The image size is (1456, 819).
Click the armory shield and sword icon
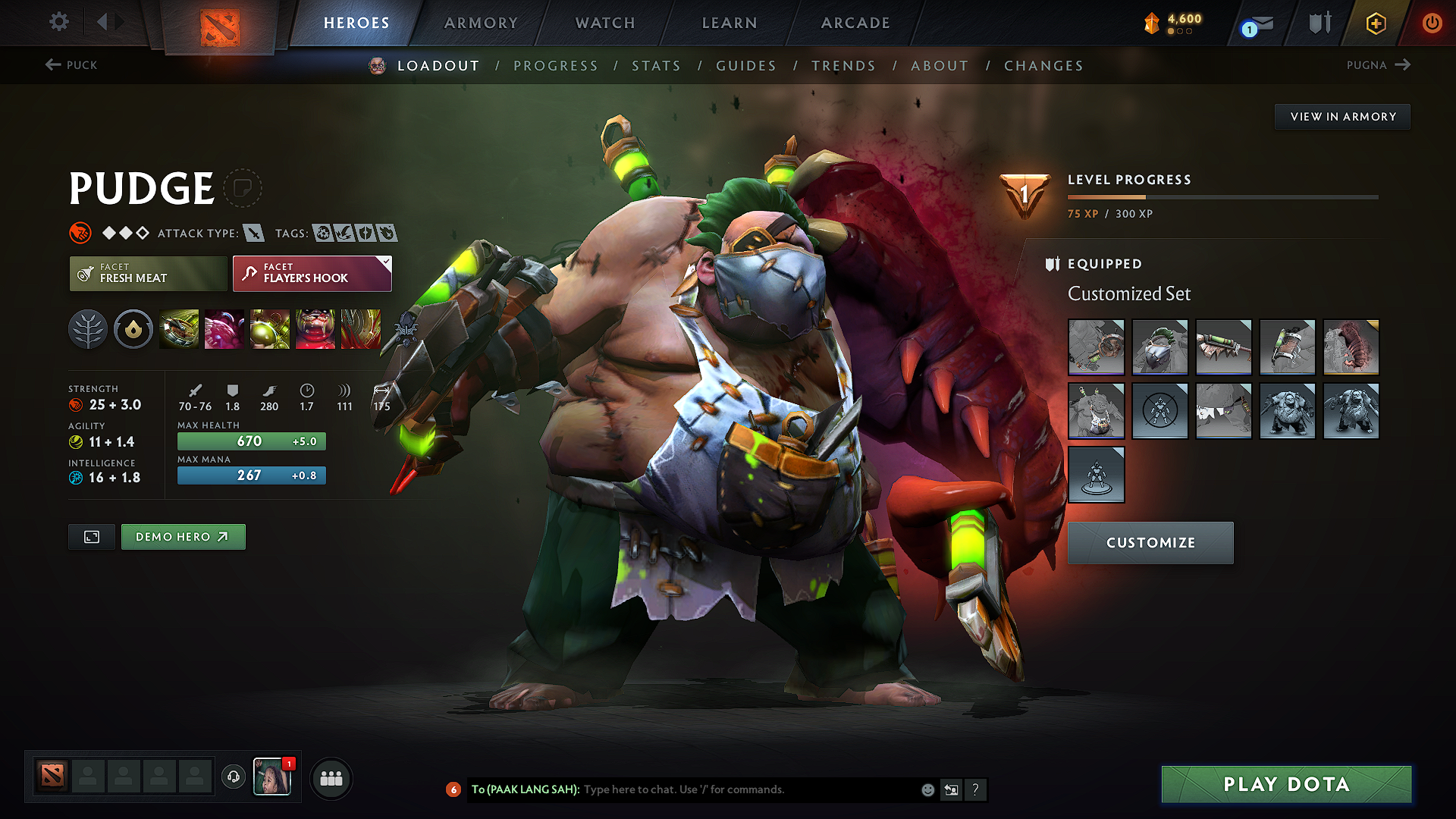pos(1319,22)
